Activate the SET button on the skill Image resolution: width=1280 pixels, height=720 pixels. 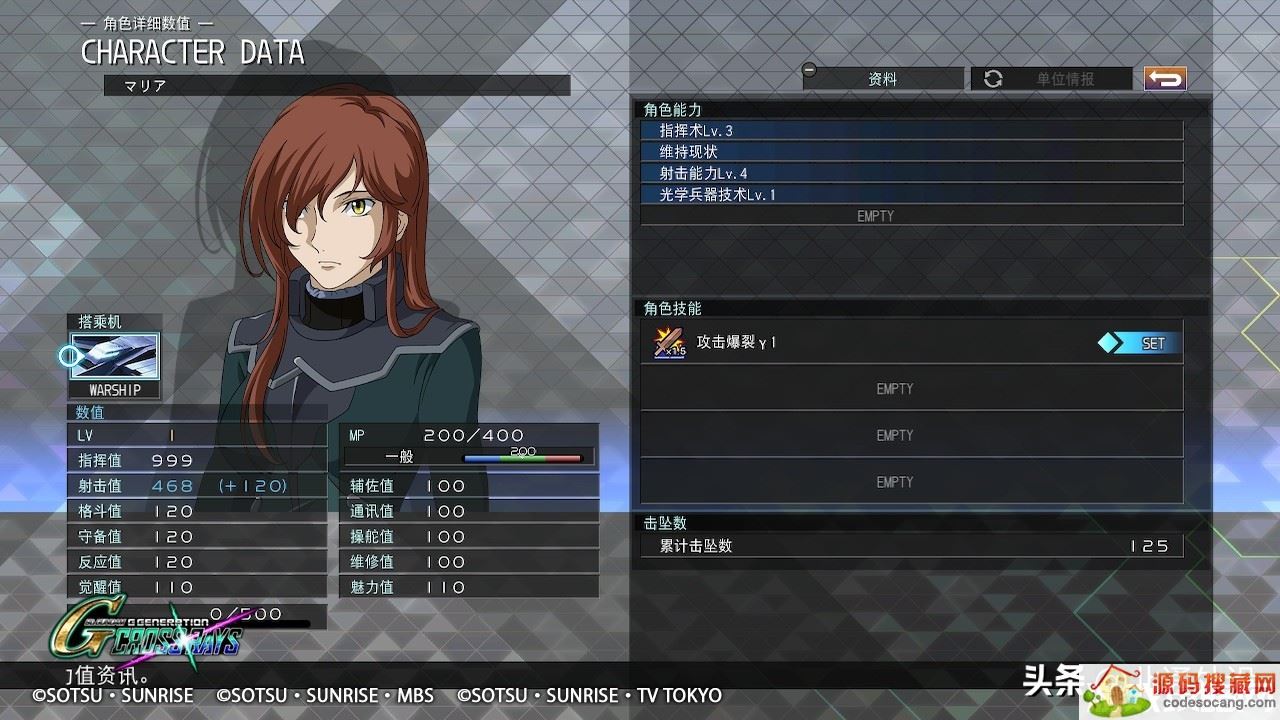point(1139,343)
